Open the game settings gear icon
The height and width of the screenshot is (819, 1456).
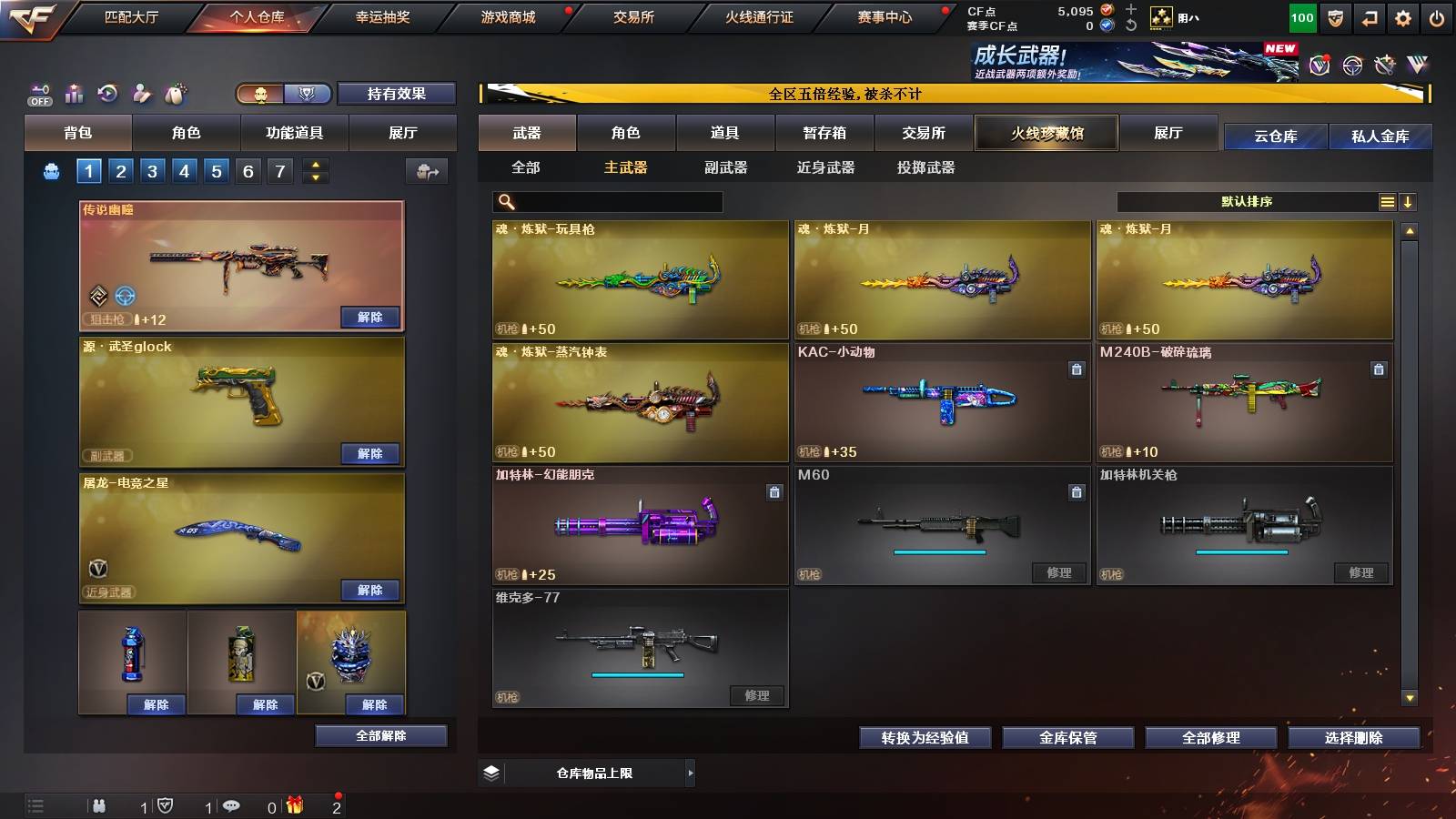[1404, 15]
